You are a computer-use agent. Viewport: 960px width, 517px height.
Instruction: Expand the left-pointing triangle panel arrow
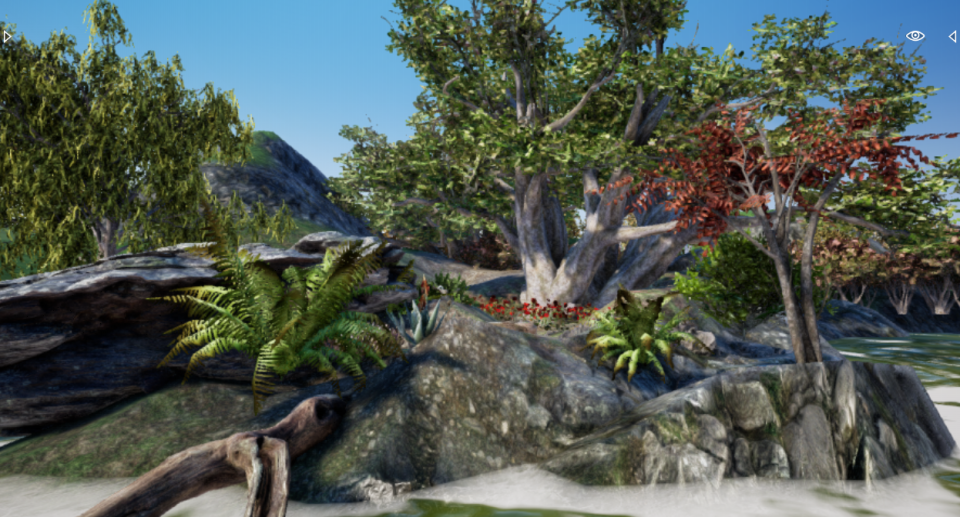pyautogui.click(x=952, y=36)
